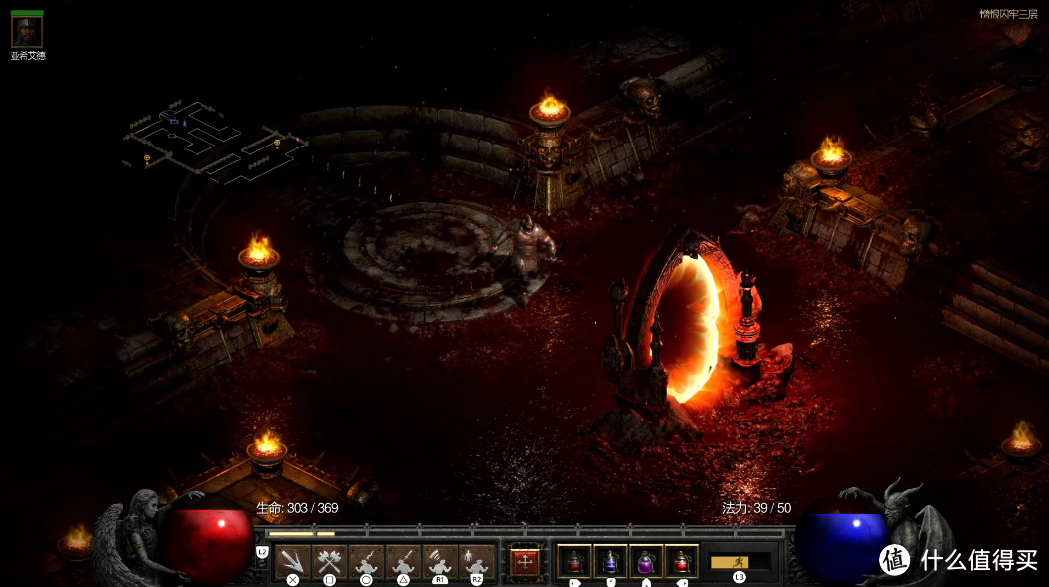Select the skill icon above the R1 glyph
Image resolution: width=1049 pixels, height=587 pixels.
439,561
